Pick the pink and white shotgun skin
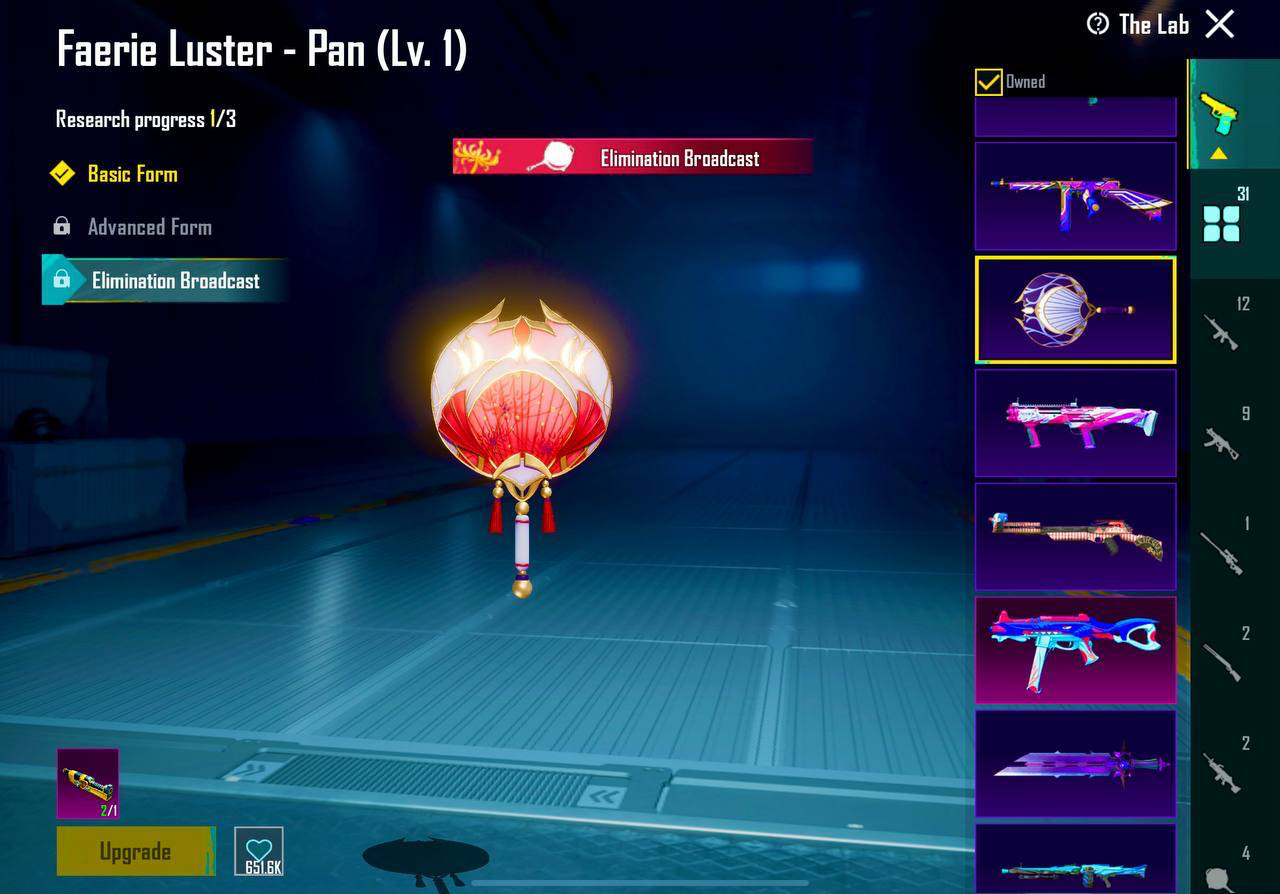Image resolution: width=1280 pixels, height=894 pixels. [x=1075, y=422]
